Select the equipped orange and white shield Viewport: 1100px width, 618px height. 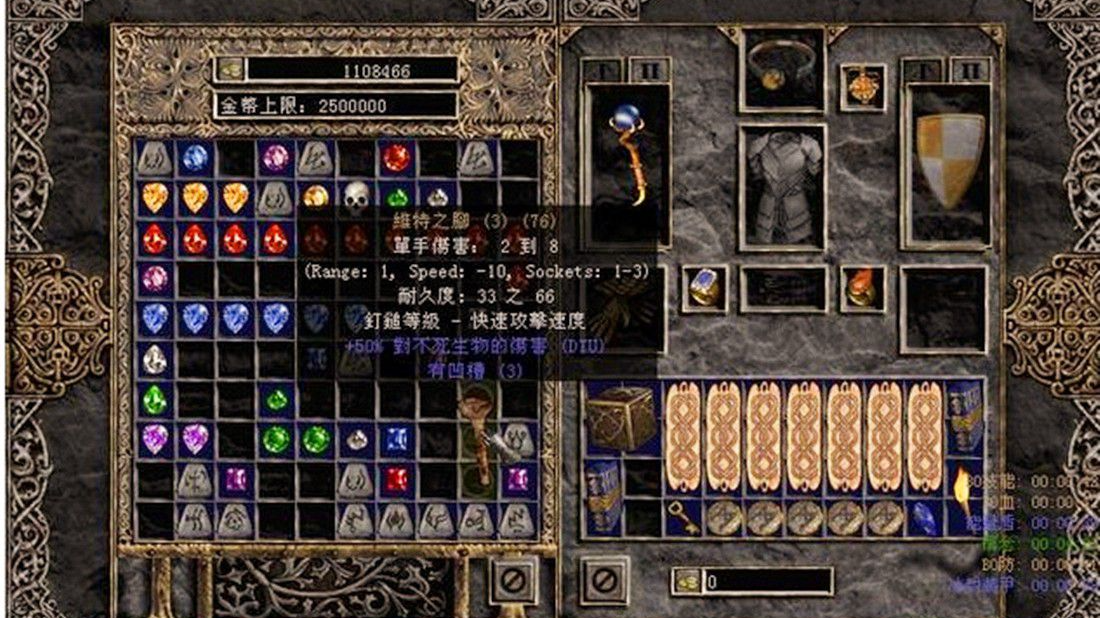coord(945,160)
